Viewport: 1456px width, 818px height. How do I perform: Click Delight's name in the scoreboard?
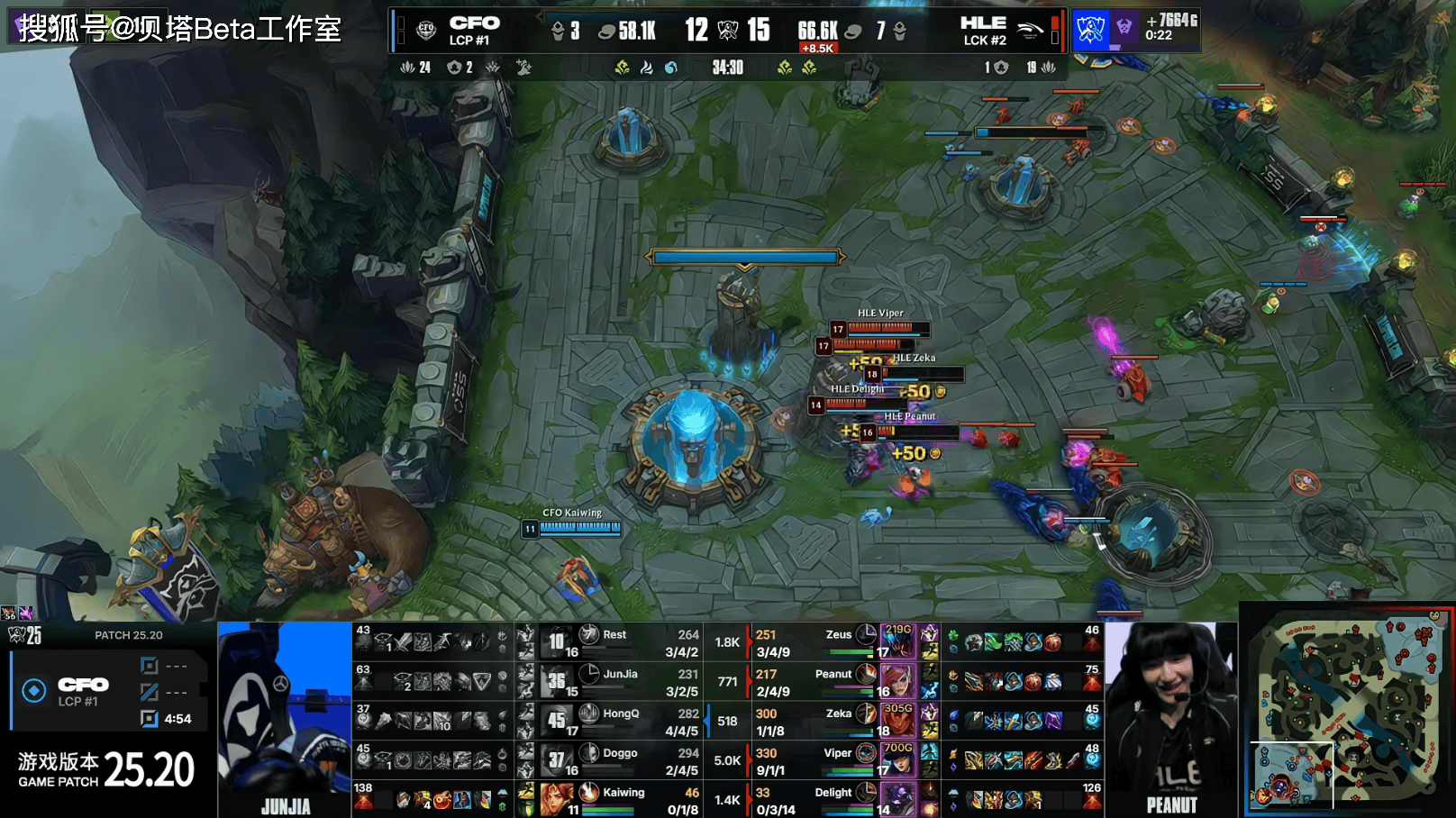click(x=833, y=793)
